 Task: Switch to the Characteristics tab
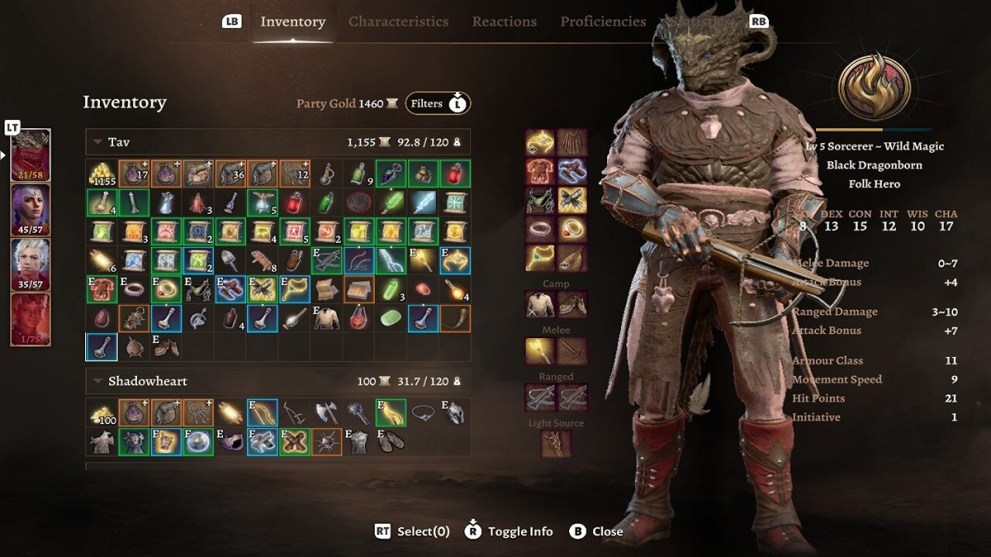(x=398, y=21)
